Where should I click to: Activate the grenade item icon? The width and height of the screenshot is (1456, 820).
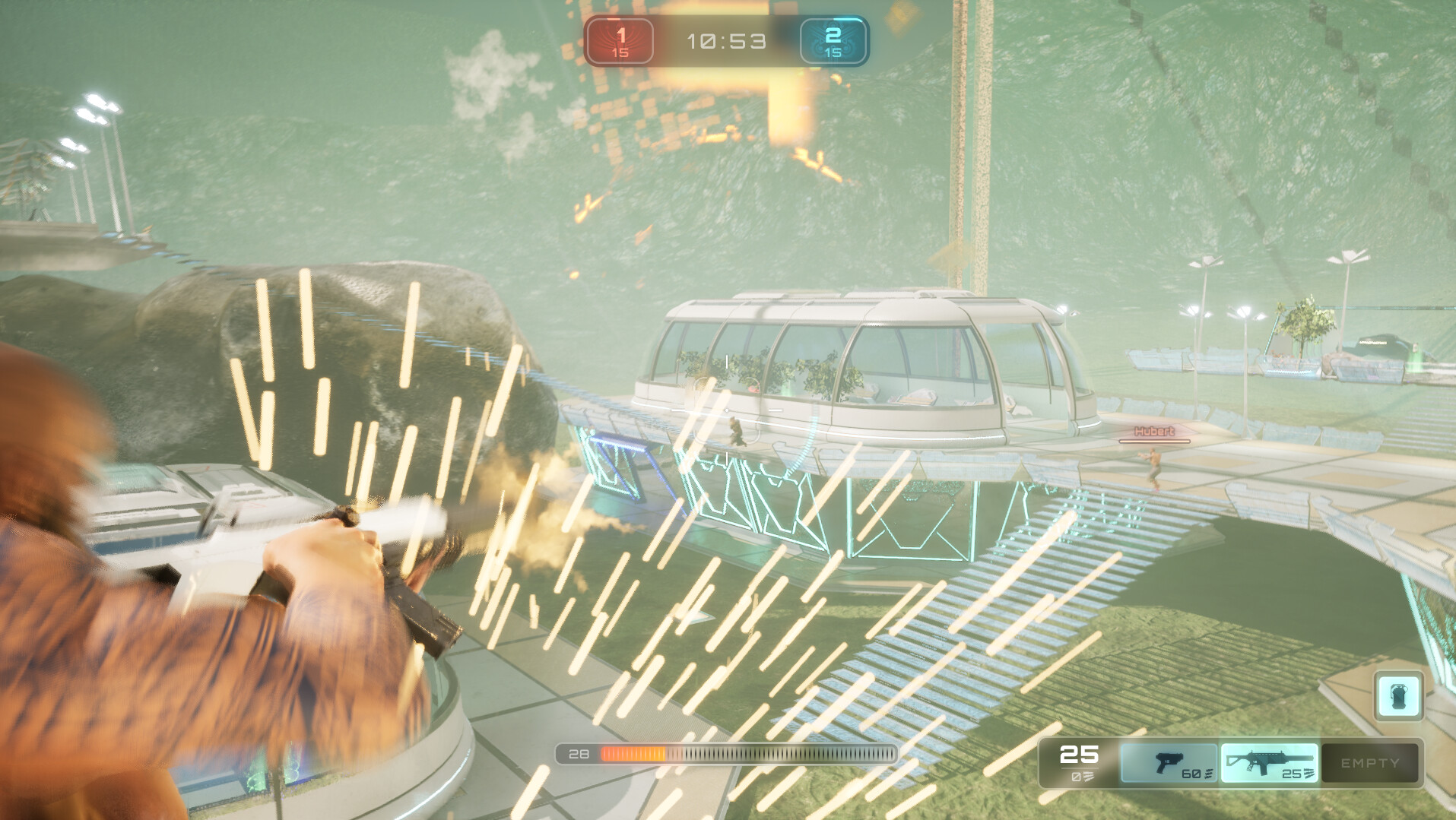point(1398,696)
